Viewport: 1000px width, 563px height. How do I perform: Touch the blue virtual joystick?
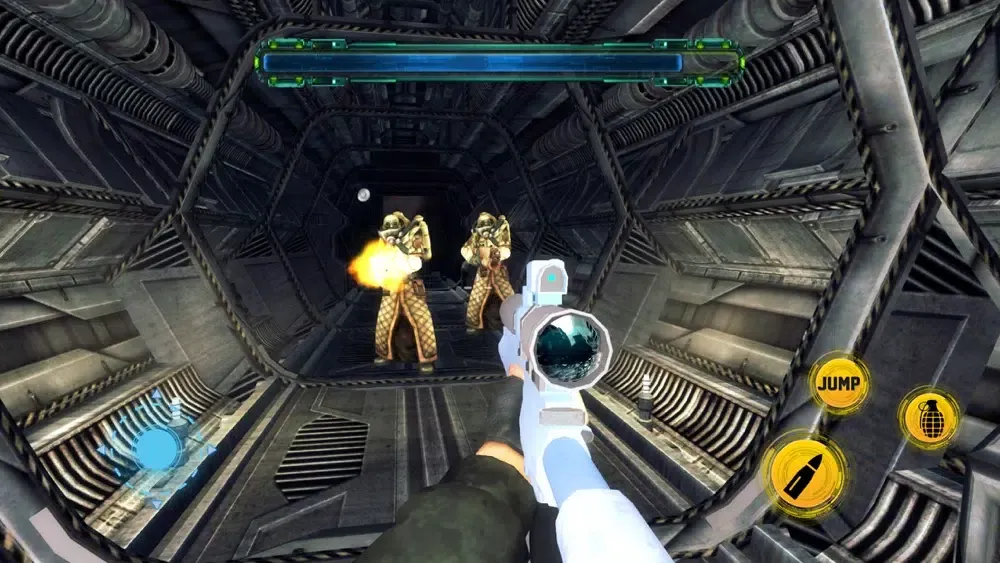coord(156,447)
